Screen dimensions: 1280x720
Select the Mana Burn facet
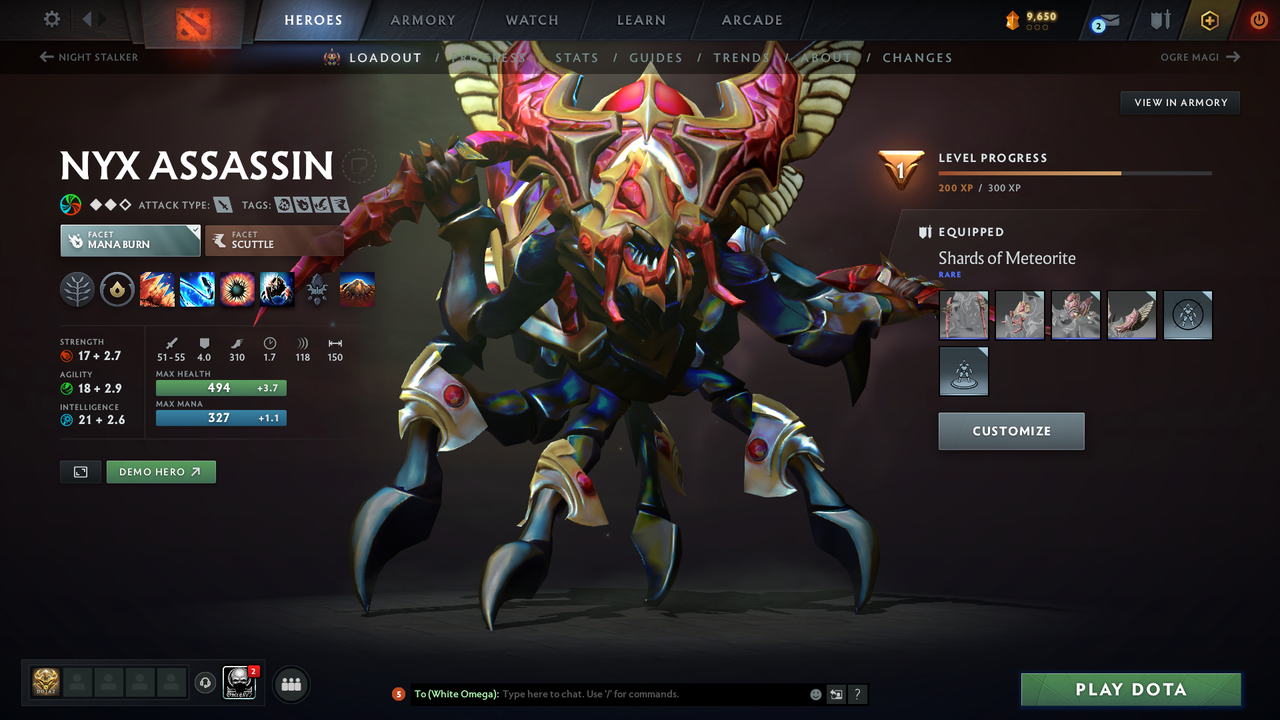click(x=130, y=240)
